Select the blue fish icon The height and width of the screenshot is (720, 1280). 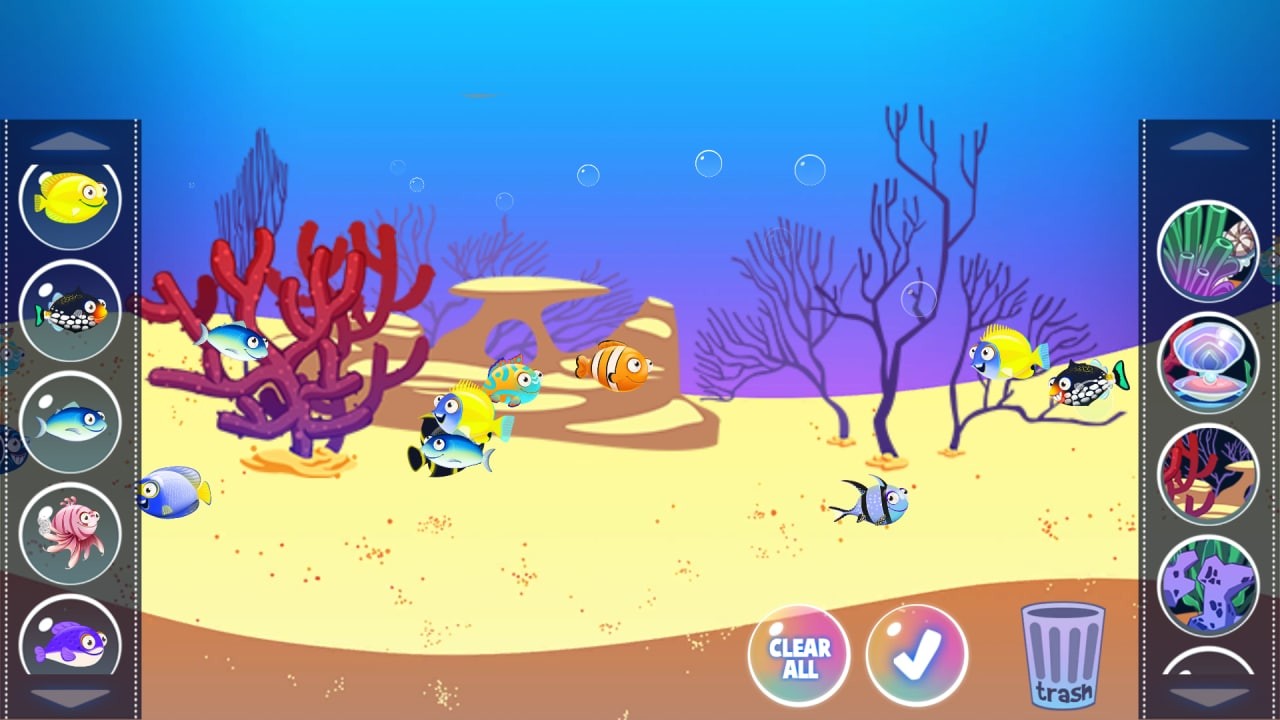click(69, 423)
